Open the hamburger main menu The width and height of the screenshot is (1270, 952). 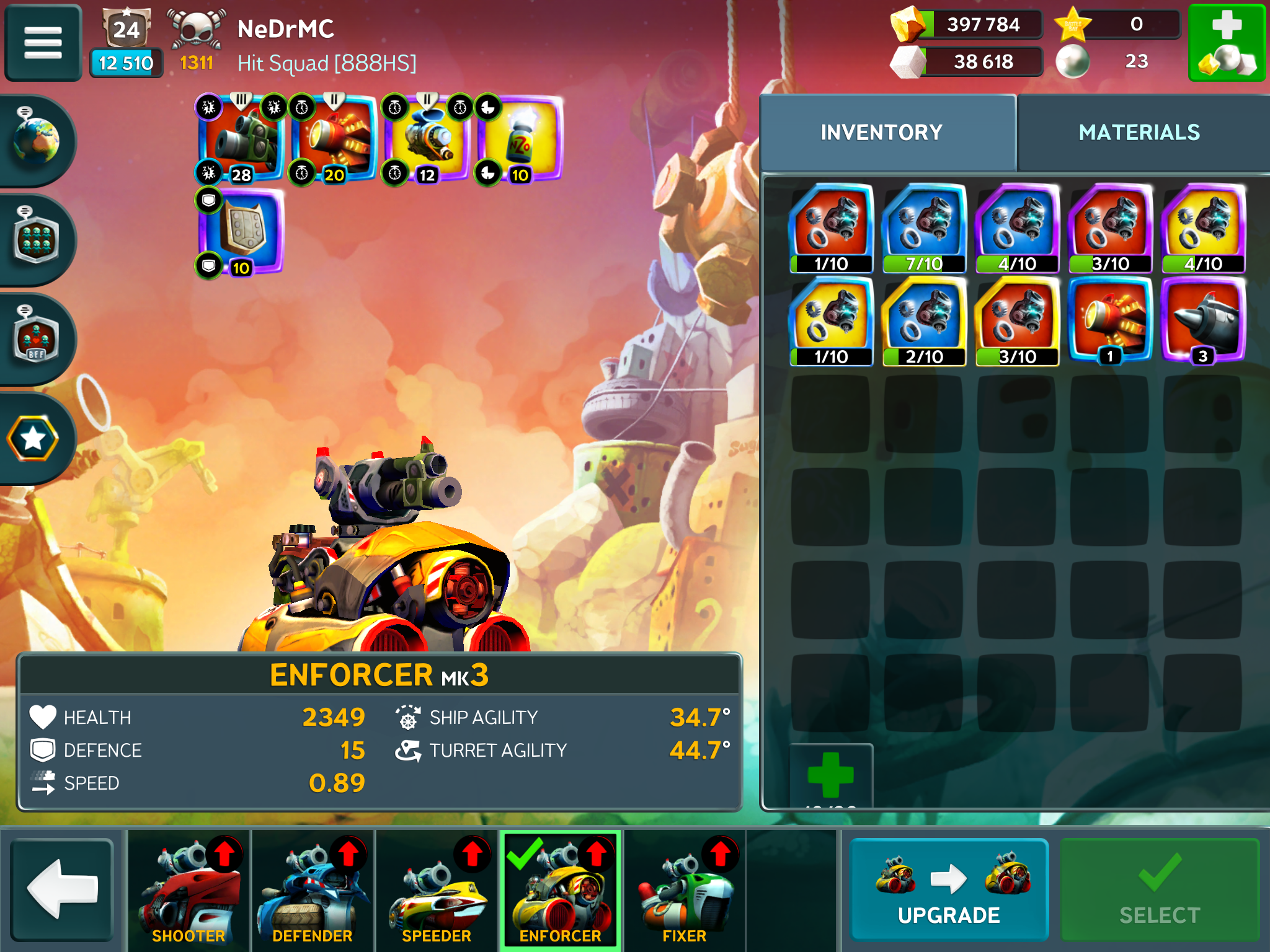(43, 43)
